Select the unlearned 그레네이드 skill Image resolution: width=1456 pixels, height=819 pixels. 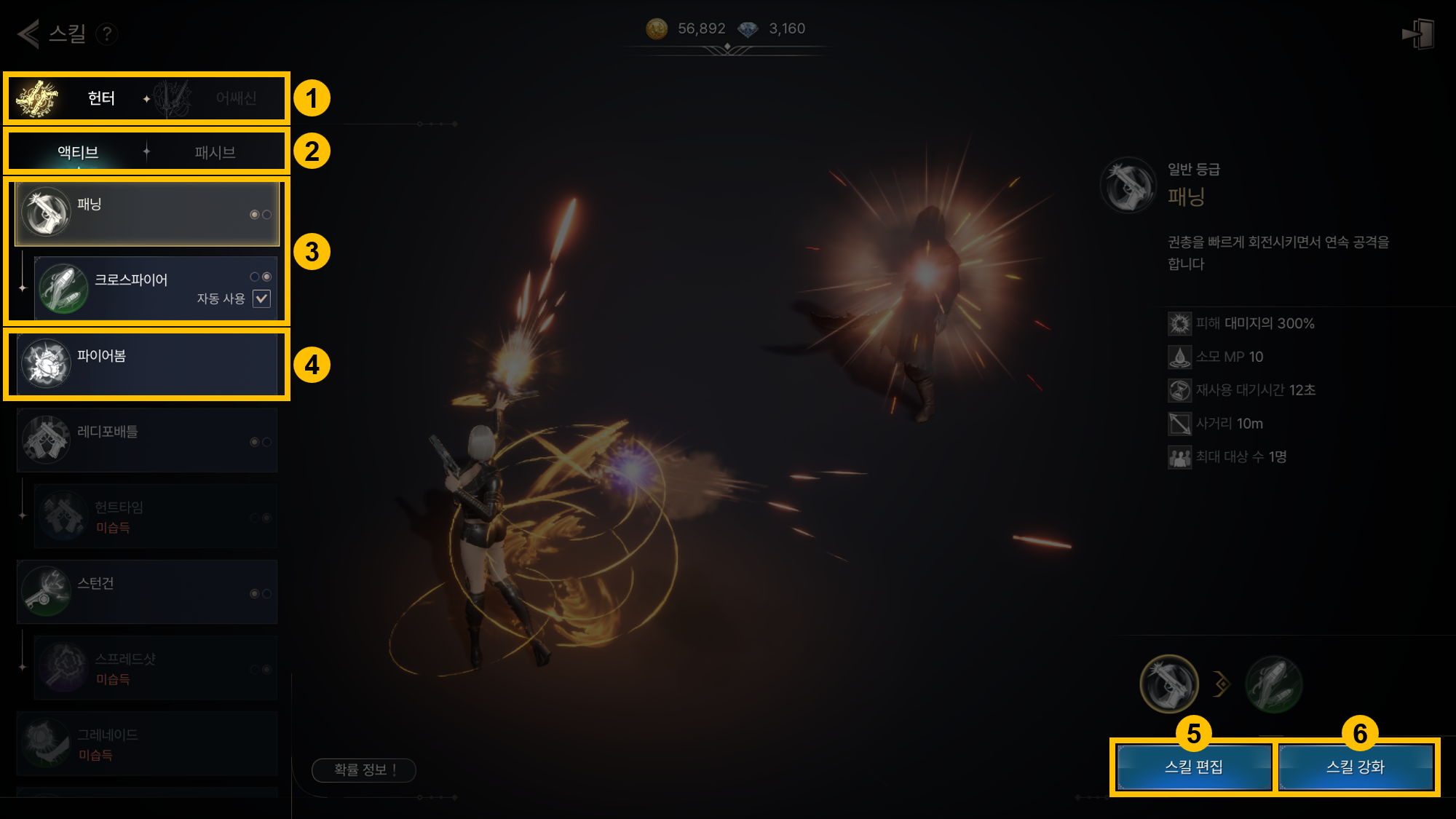coord(147,743)
